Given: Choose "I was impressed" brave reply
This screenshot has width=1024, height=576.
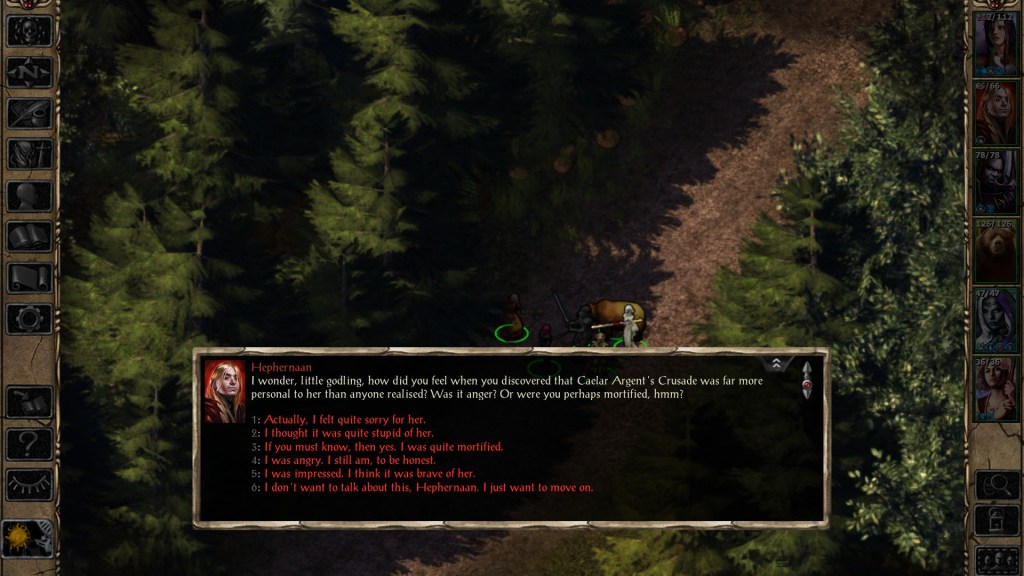Looking at the screenshot, I should (369, 474).
